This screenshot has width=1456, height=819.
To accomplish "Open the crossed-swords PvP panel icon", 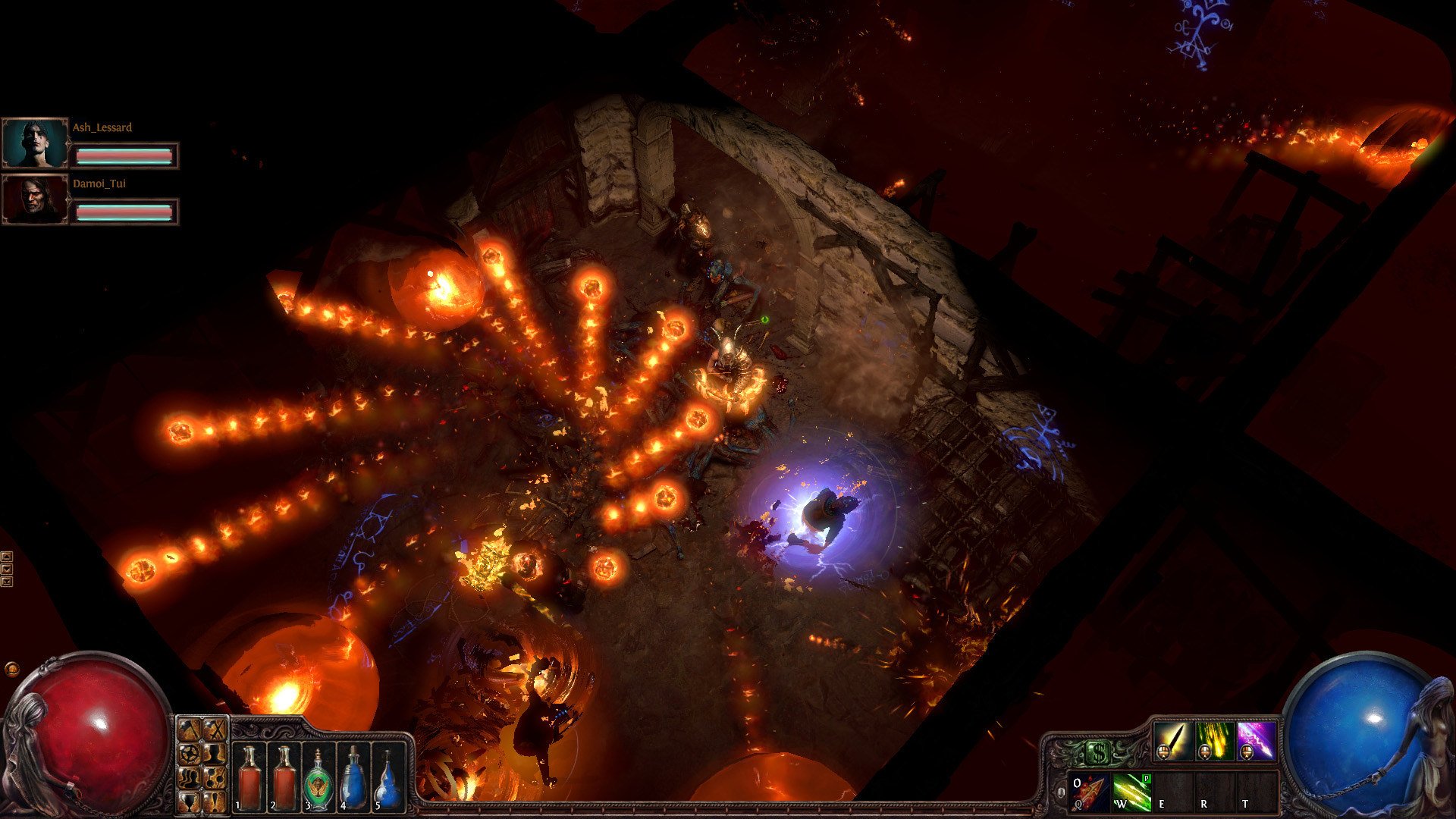I will [215, 731].
